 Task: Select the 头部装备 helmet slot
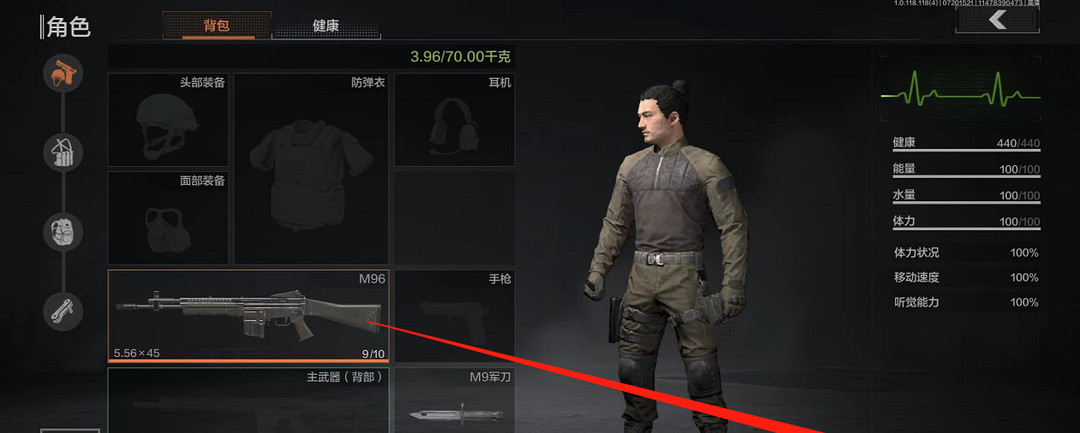click(168, 120)
